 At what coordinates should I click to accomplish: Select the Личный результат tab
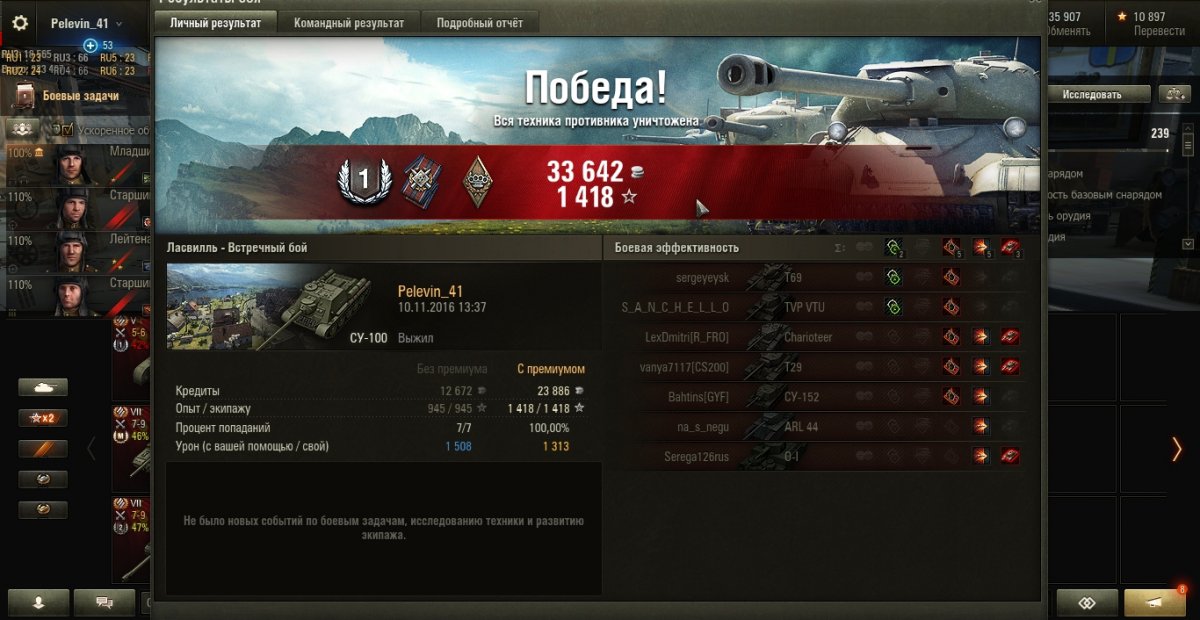(215, 22)
